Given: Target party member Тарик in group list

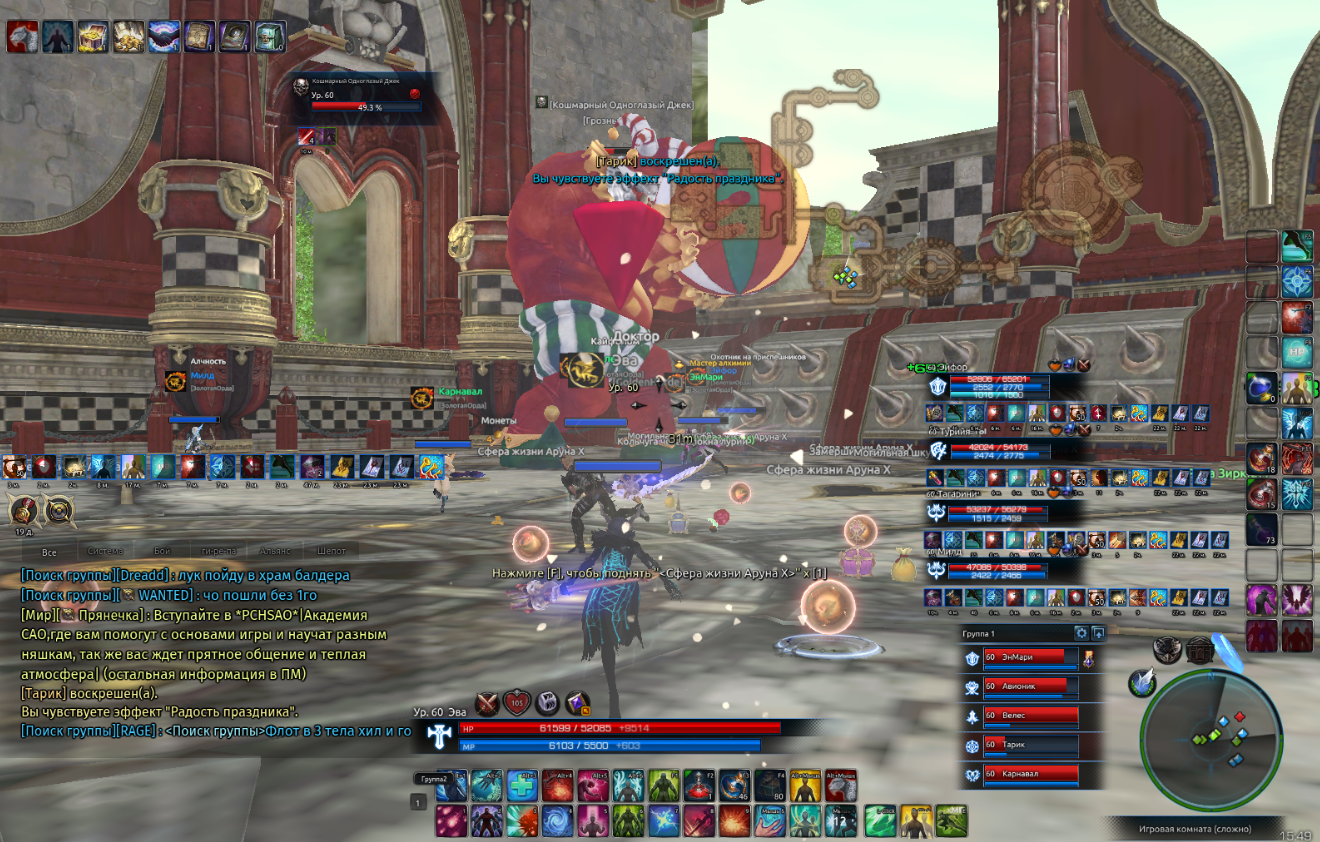Looking at the screenshot, I should (x=1030, y=745).
